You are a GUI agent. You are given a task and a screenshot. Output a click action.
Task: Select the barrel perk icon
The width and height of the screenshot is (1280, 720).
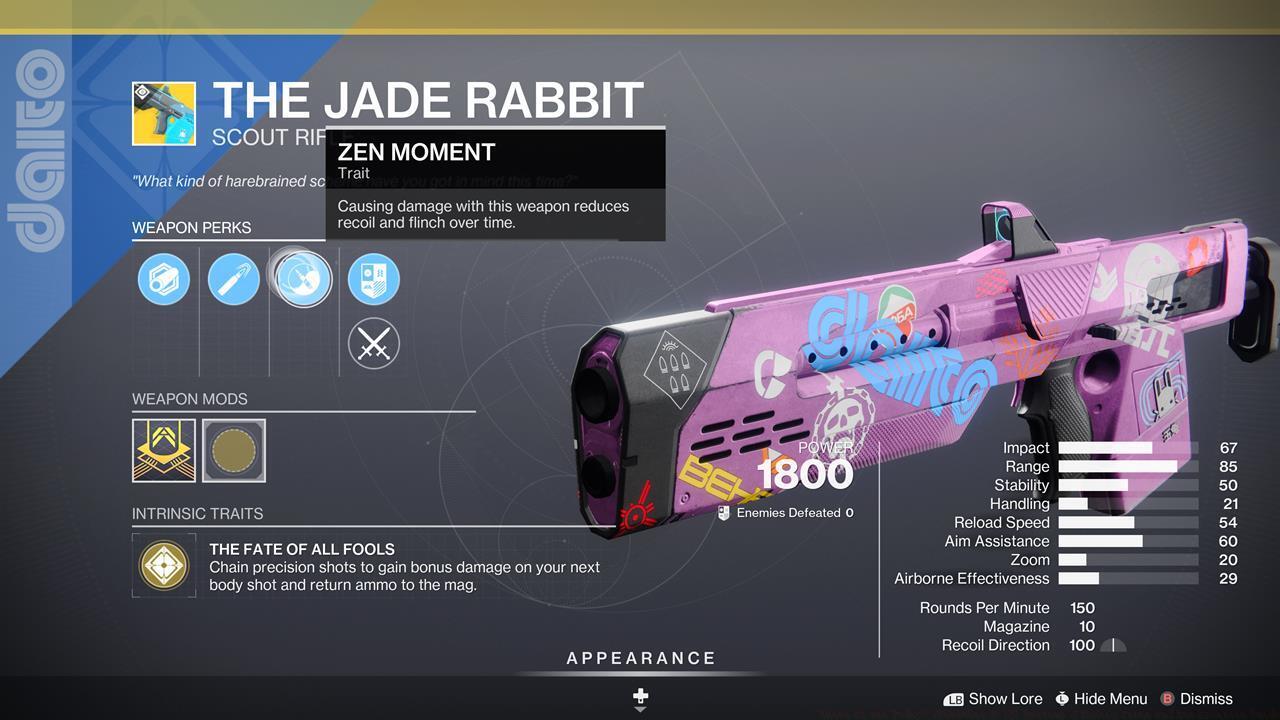(163, 279)
